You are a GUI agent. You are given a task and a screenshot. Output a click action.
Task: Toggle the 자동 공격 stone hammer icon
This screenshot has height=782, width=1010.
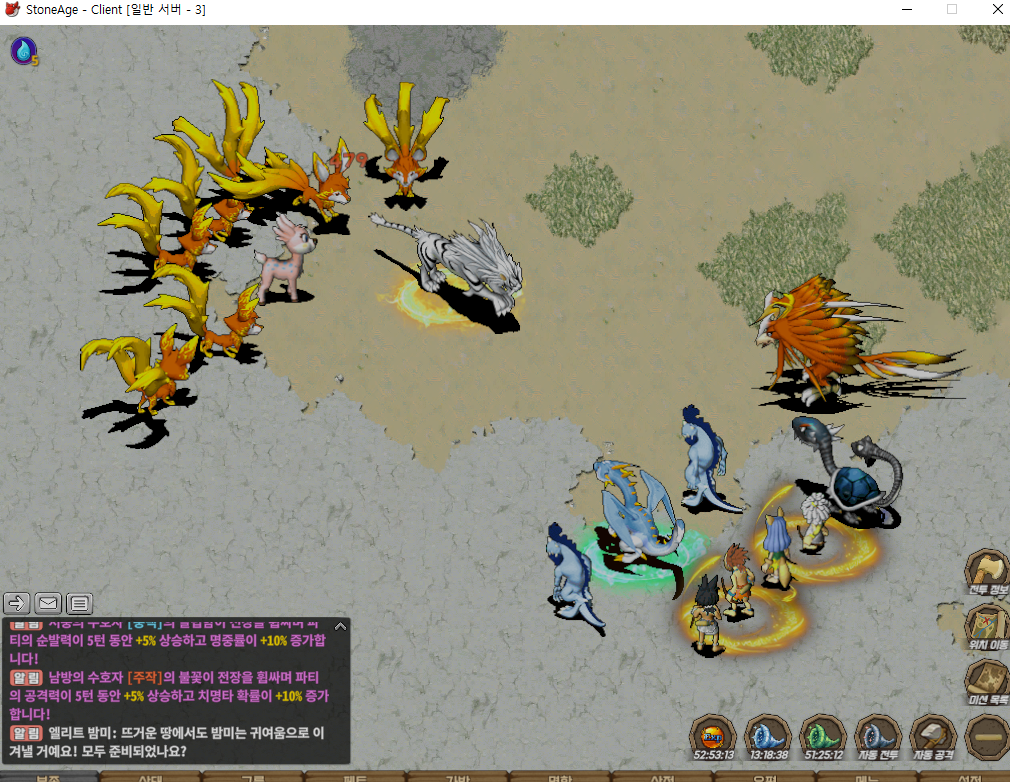coord(933,735)
